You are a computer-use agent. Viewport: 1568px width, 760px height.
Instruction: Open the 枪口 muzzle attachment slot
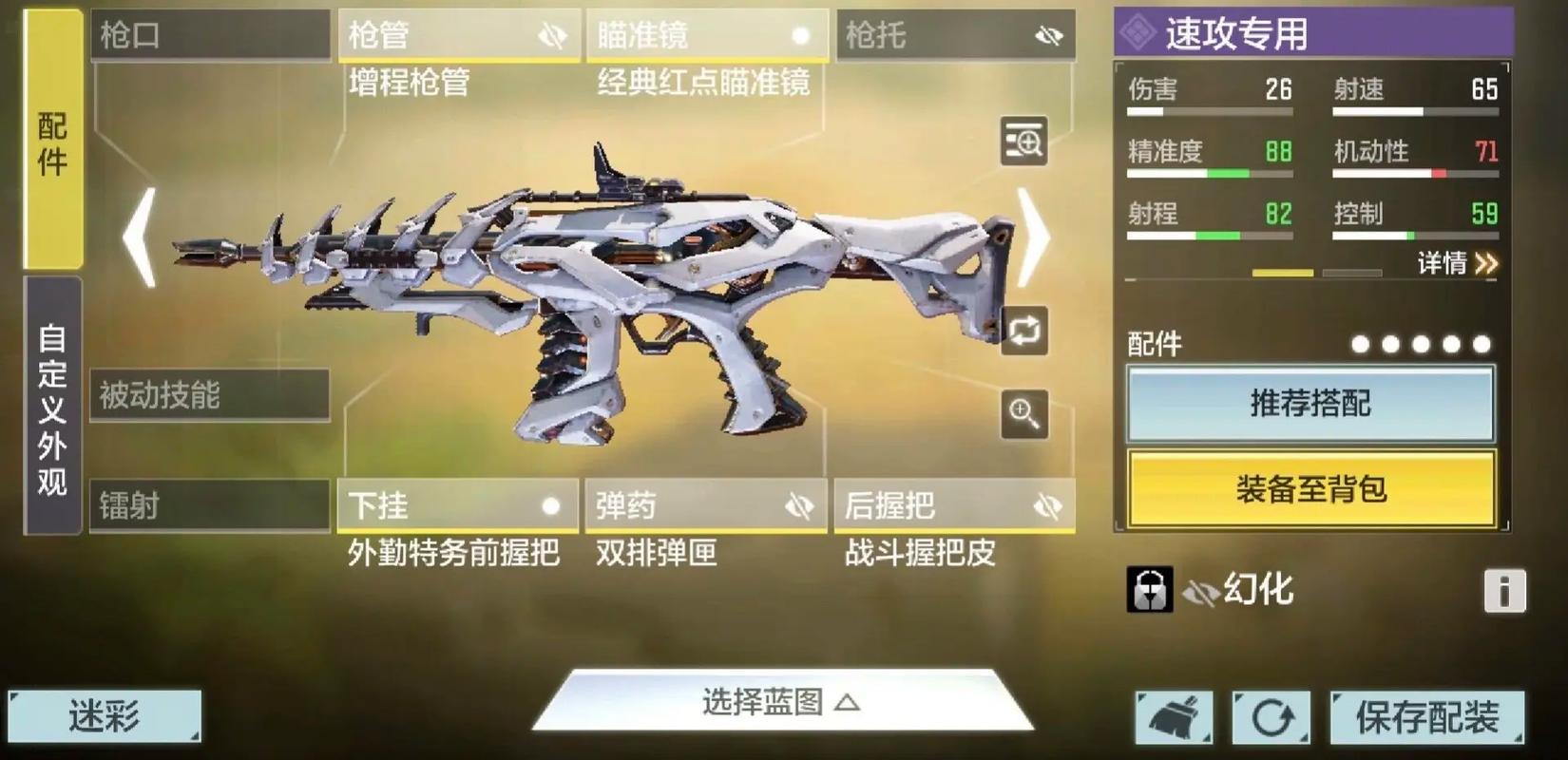(210, 36)
